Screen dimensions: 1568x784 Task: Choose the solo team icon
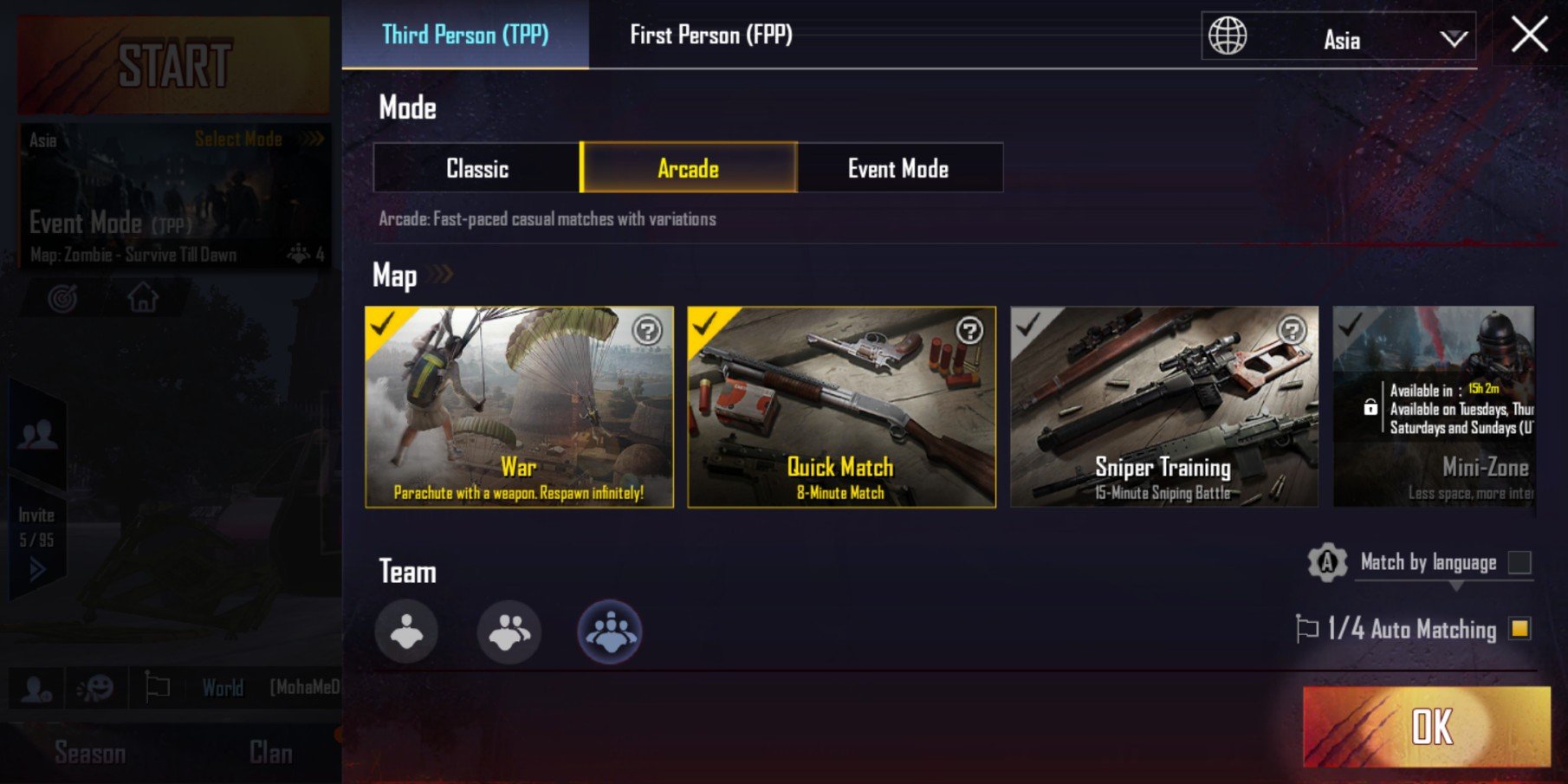(x=406, y=632)
